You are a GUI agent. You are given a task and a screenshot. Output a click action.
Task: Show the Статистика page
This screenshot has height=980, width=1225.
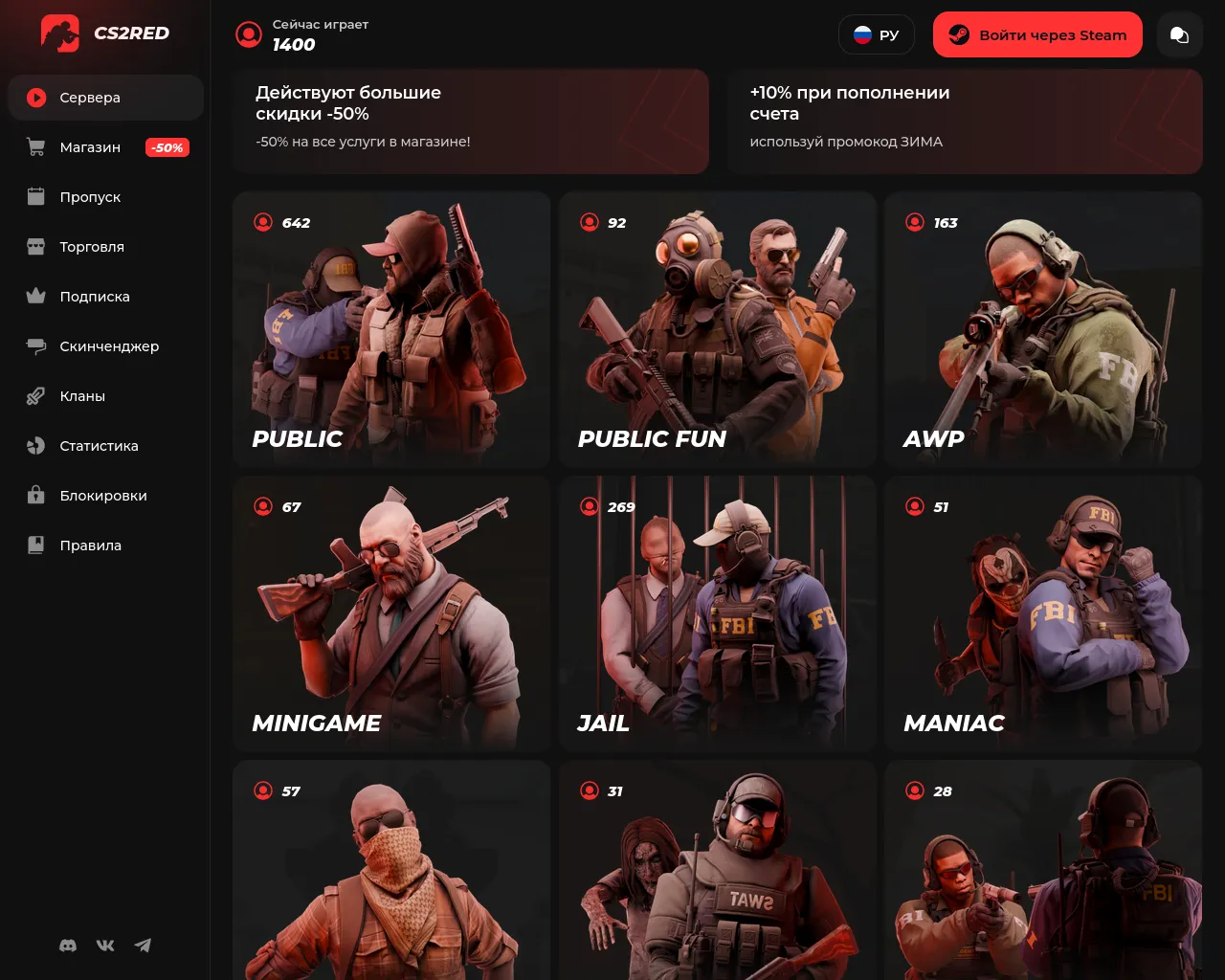coord(99,446)
